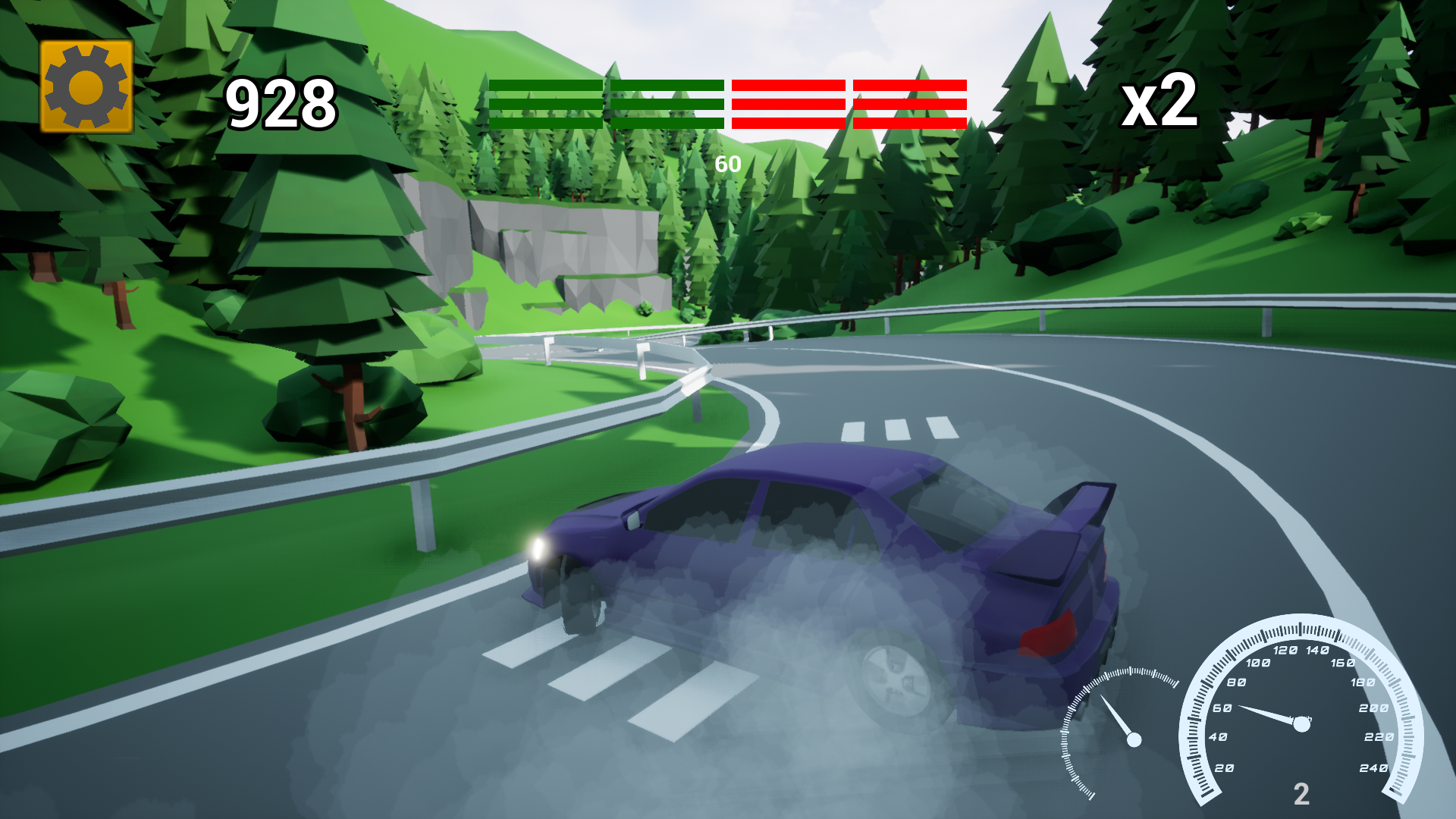Click the drift combo progress bar strip
Viewport: 1456px width, 819px height.
pyautogui.click(x=728, y=104)
